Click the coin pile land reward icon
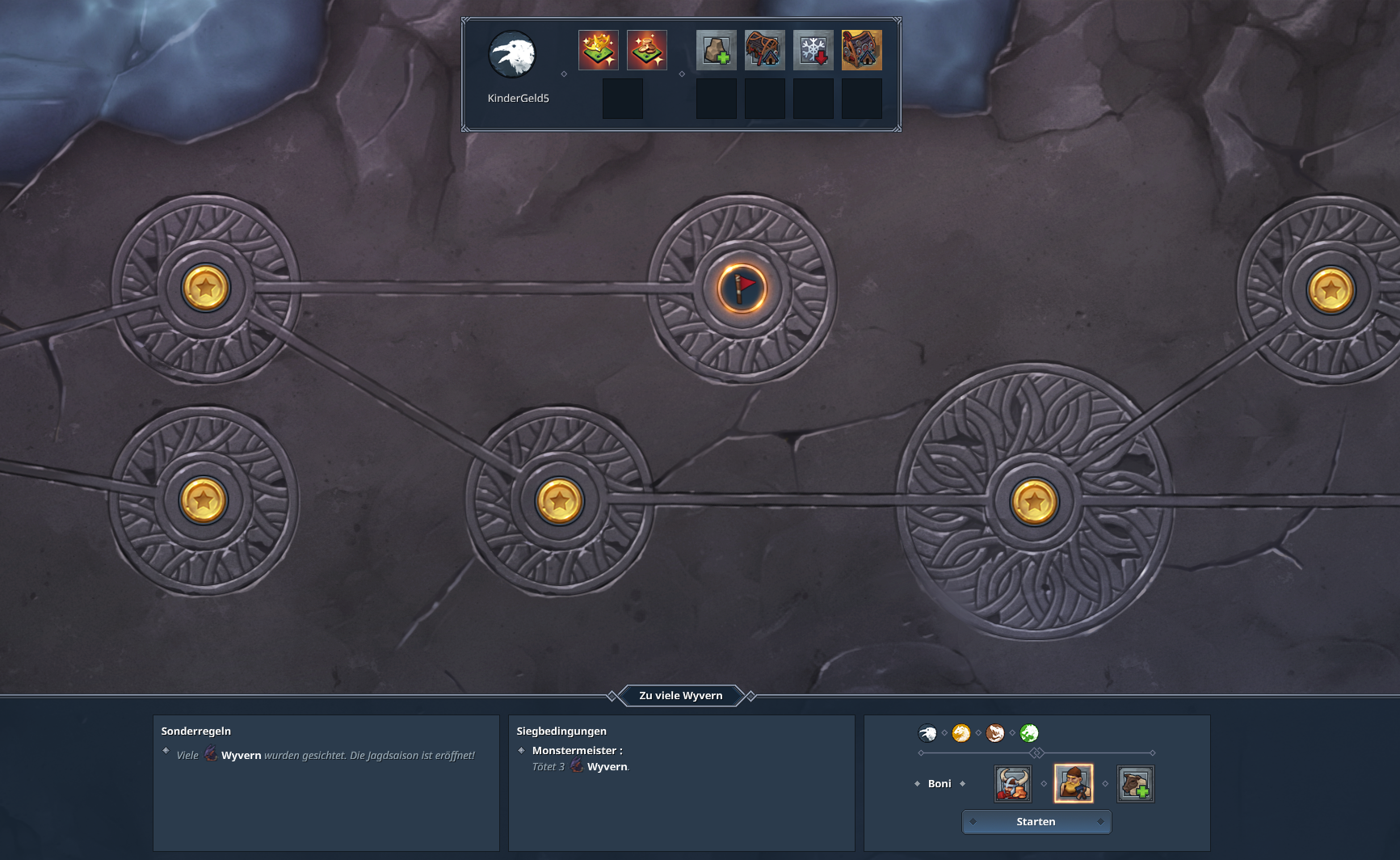Viewport: 1400px width, 860px height. pyautogui.click(x=647, y=49)
